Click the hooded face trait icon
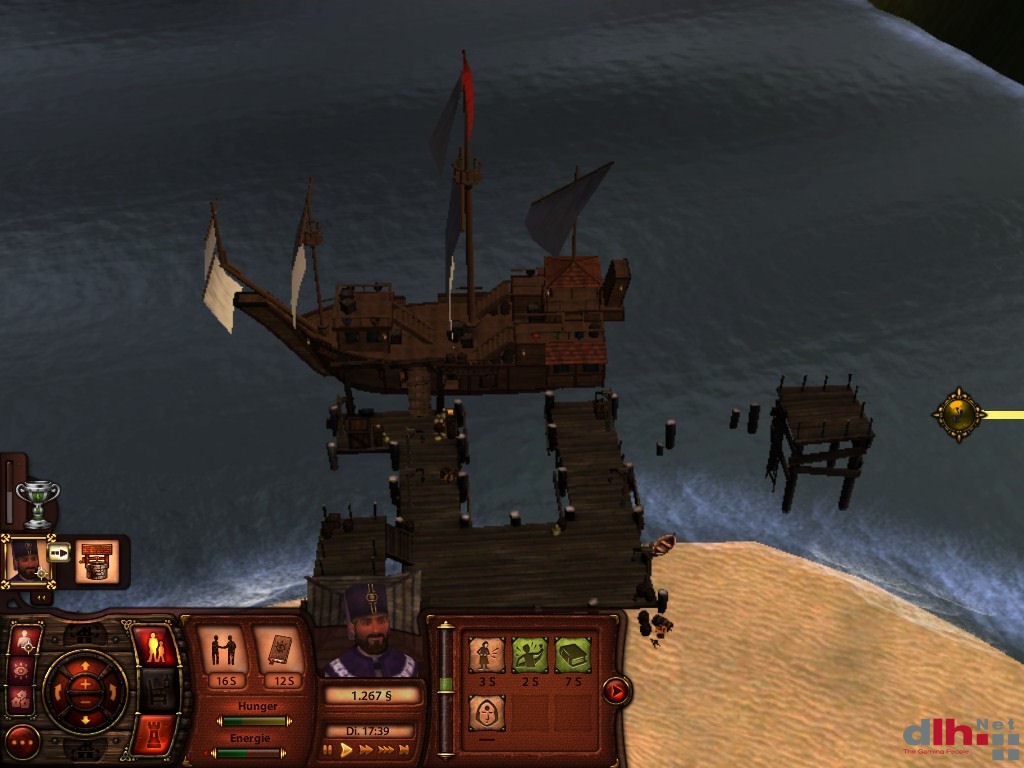The height and width of the screenshot is (768, 1024). [x=486, y=712]
